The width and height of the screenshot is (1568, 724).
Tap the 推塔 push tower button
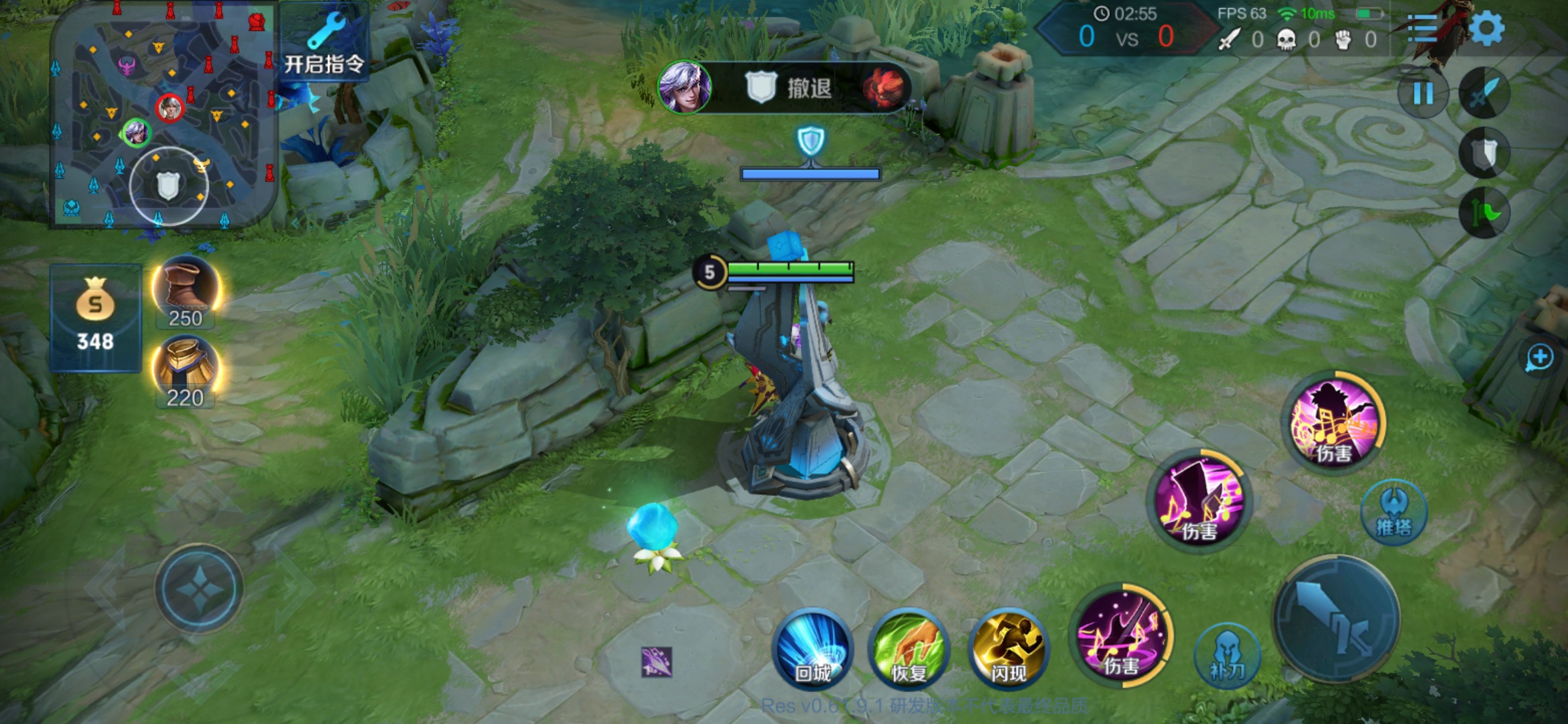(x=1394, y=513)
